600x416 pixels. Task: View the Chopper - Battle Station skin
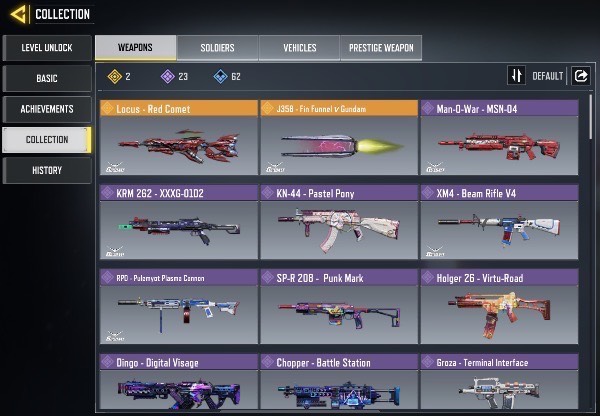pos(338,384)
